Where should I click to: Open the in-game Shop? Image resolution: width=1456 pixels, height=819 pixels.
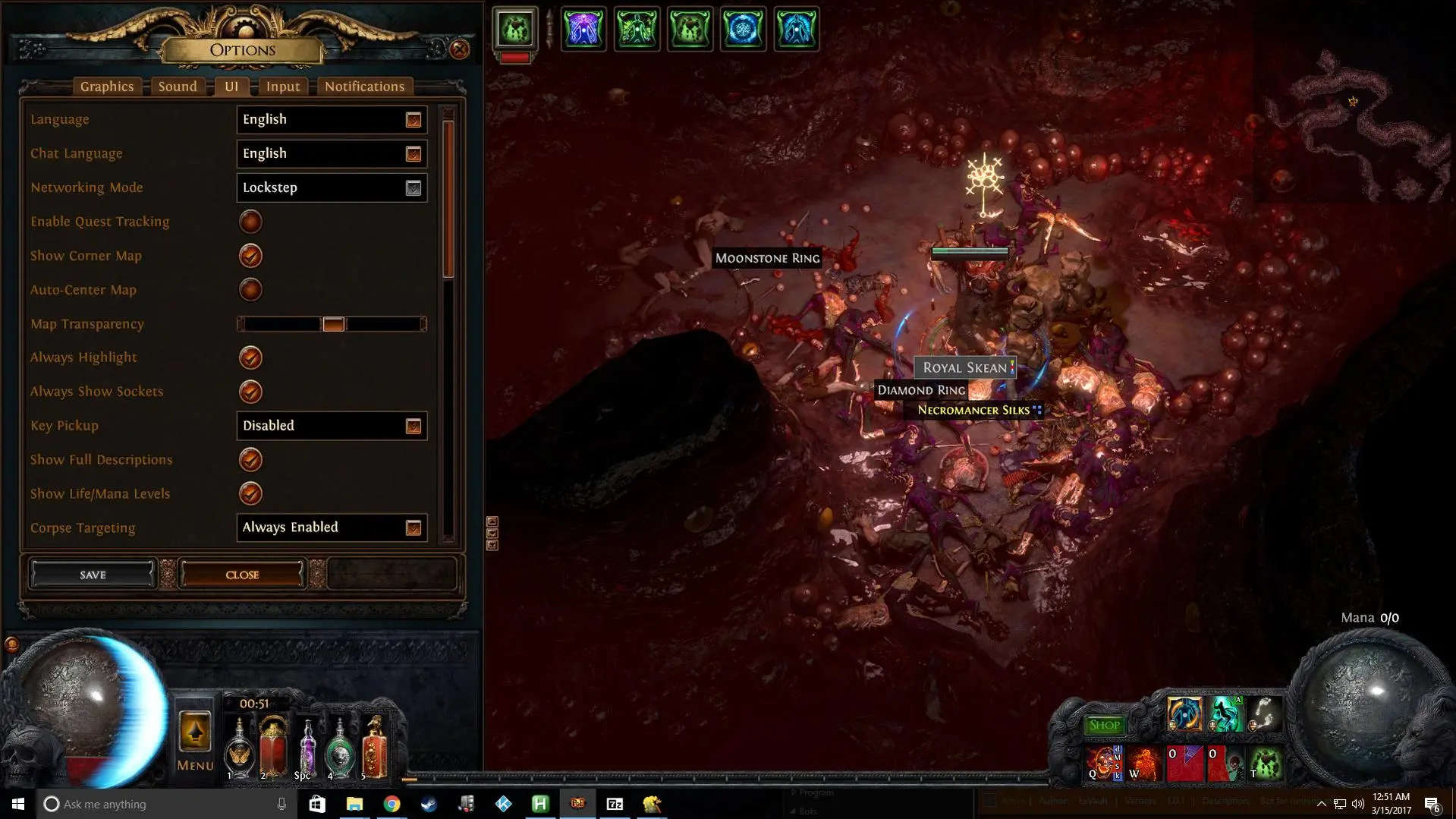coord(1104,725)
